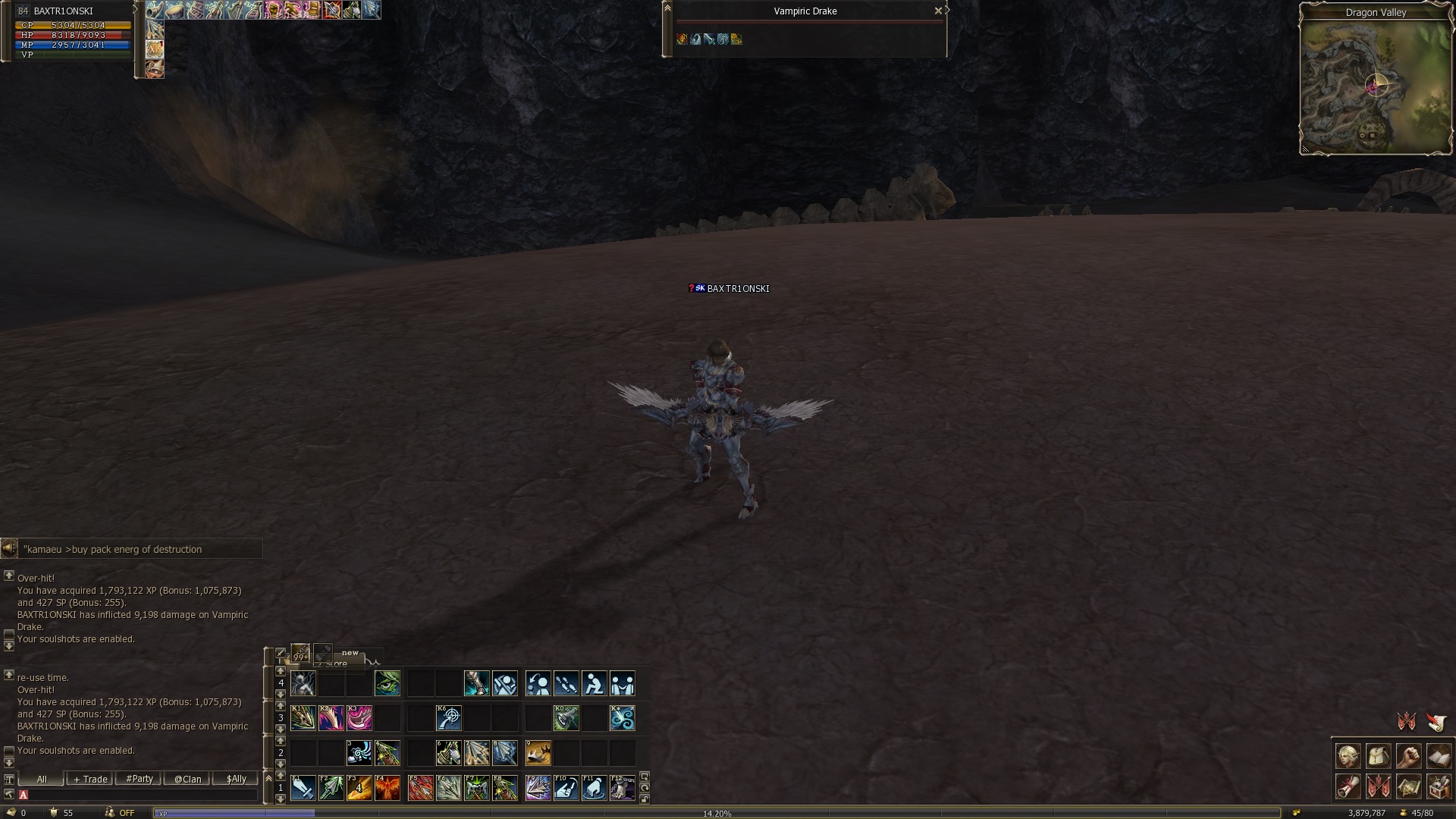Open the quest scroll icon with red ribbon

click(1348, 786)
